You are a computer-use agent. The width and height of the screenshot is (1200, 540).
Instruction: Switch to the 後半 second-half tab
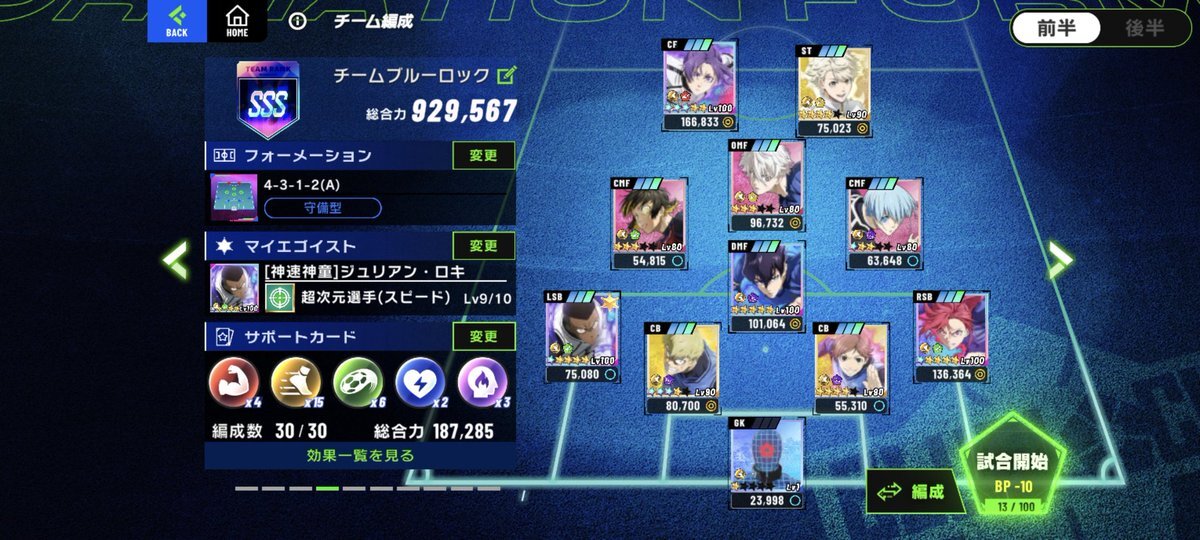tap(1144, 28)
